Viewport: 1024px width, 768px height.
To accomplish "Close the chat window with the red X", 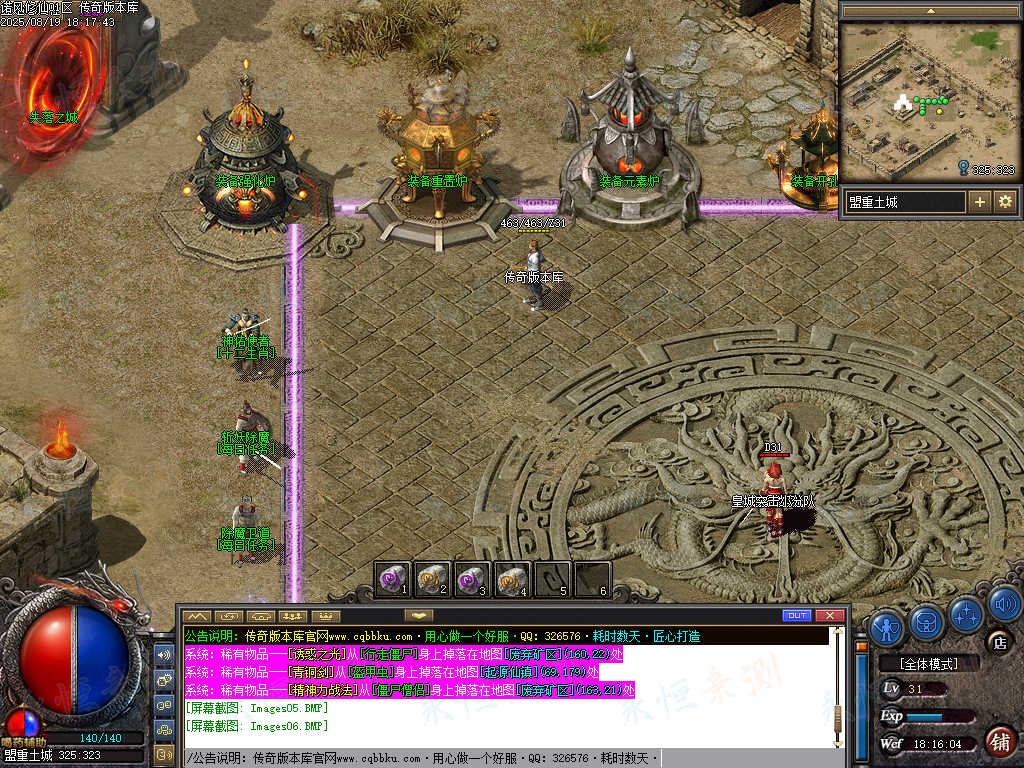I will click(829, 615).
